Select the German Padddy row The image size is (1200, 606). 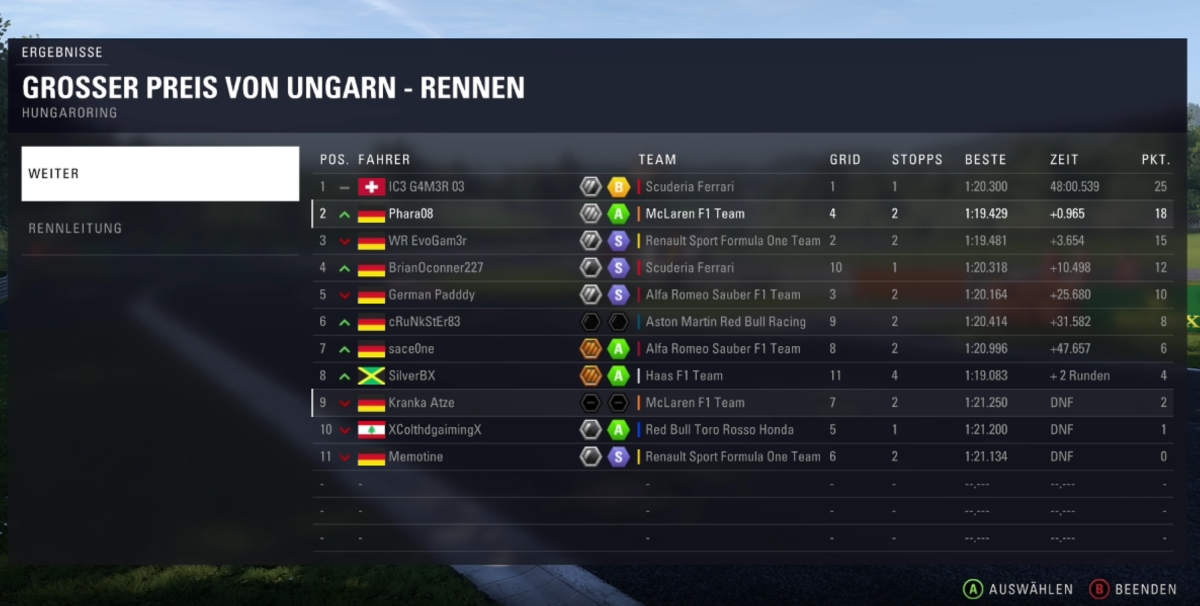point(431,295)
